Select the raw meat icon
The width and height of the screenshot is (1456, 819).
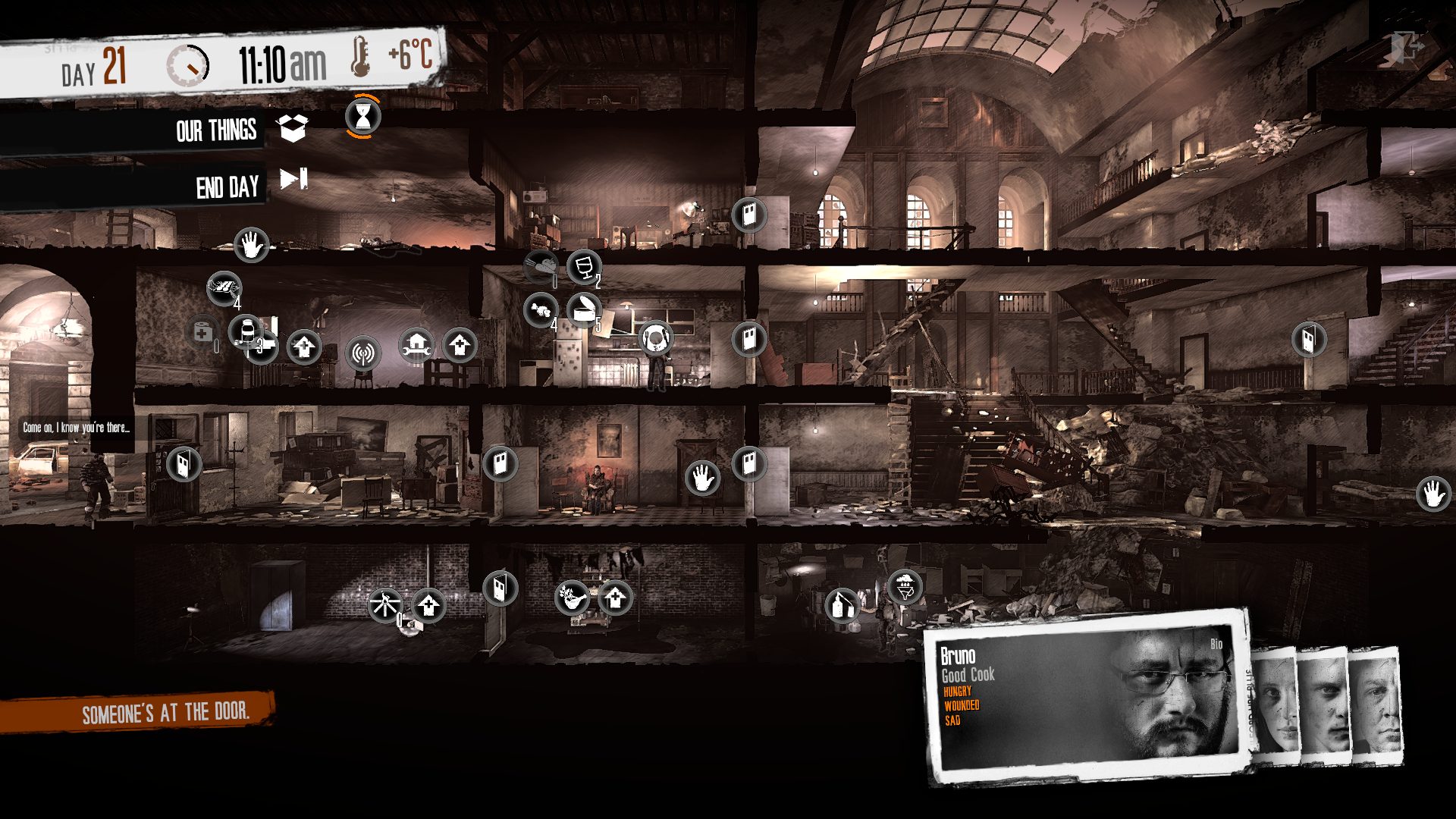pos(541,267)
